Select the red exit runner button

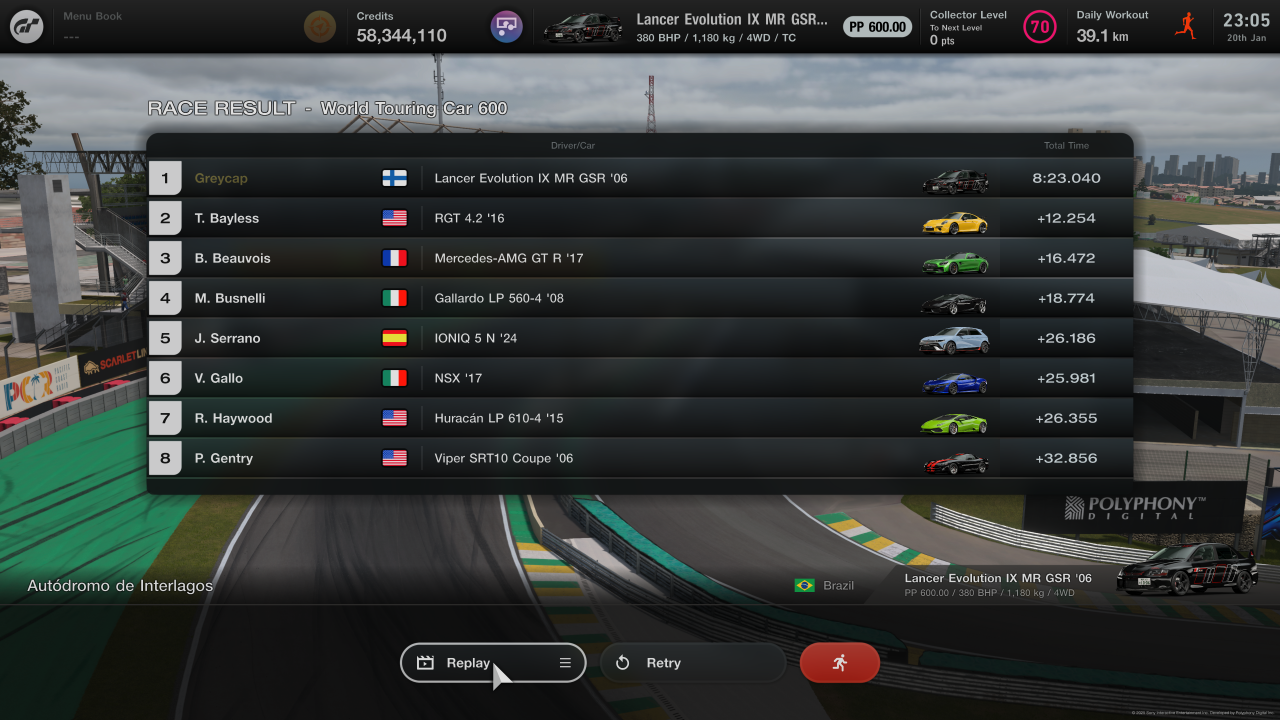[x=839, y=662]
